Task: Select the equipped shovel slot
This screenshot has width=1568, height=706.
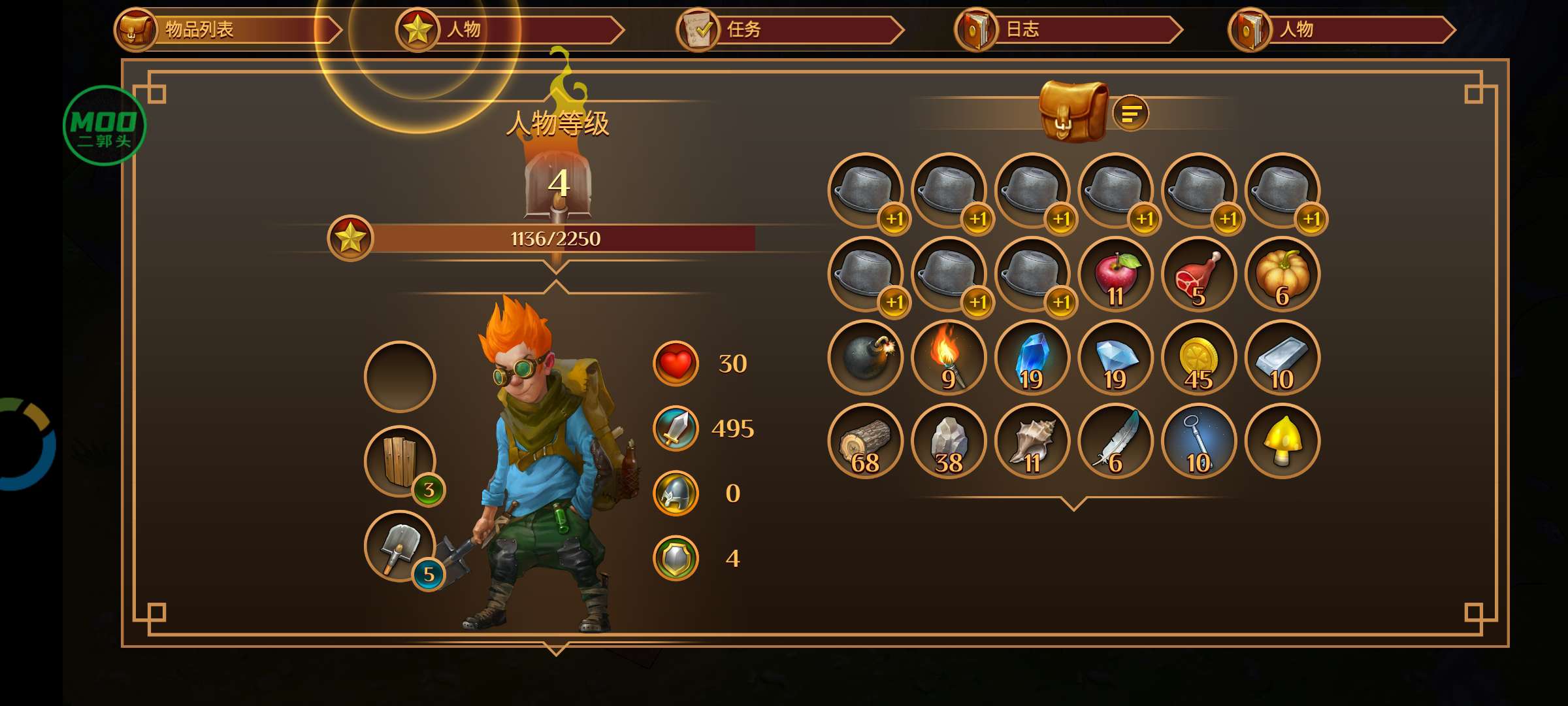Action: [x=400, y=546]
